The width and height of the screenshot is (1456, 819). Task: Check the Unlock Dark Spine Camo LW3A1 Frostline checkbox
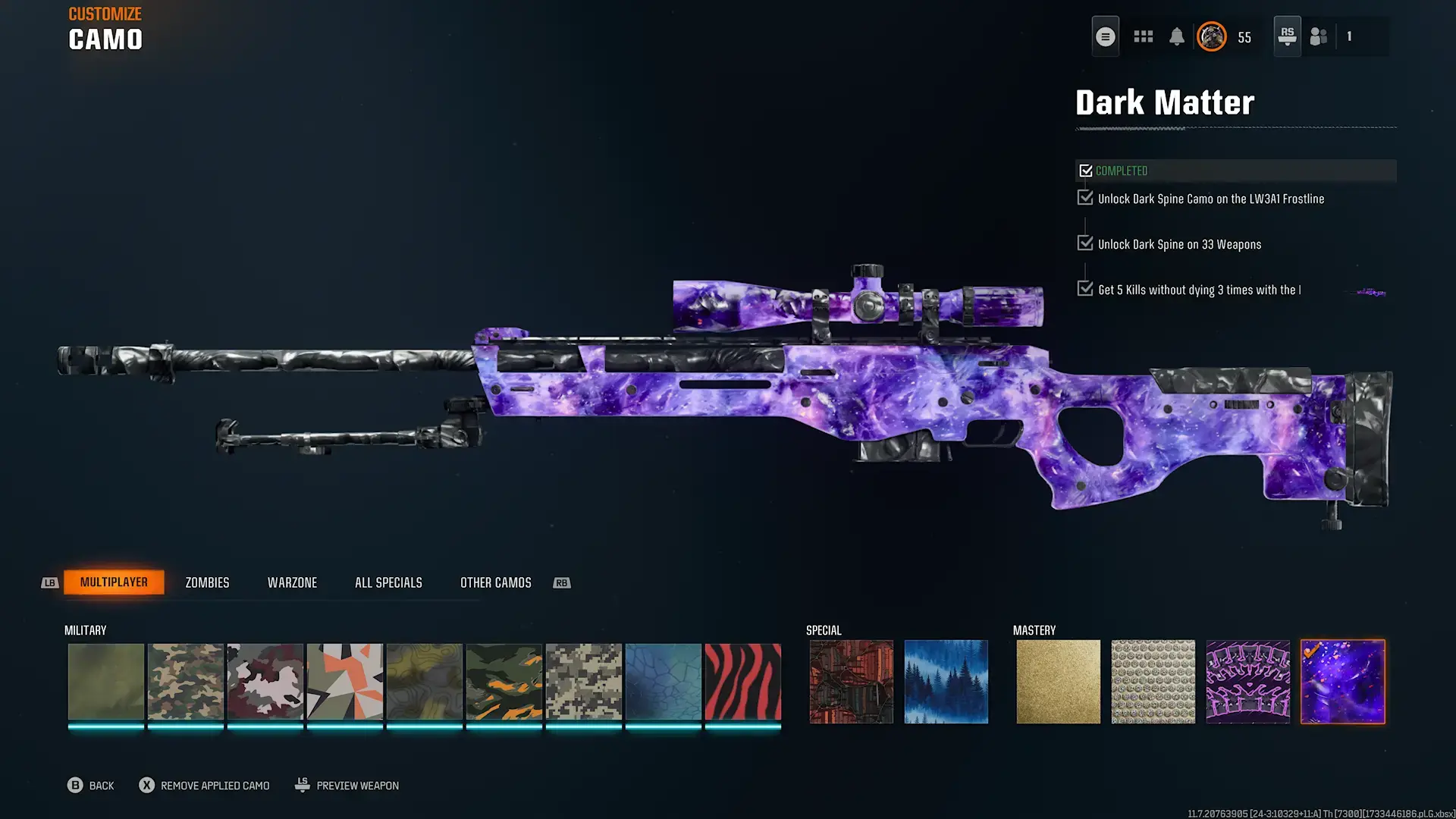[1084, 197]
